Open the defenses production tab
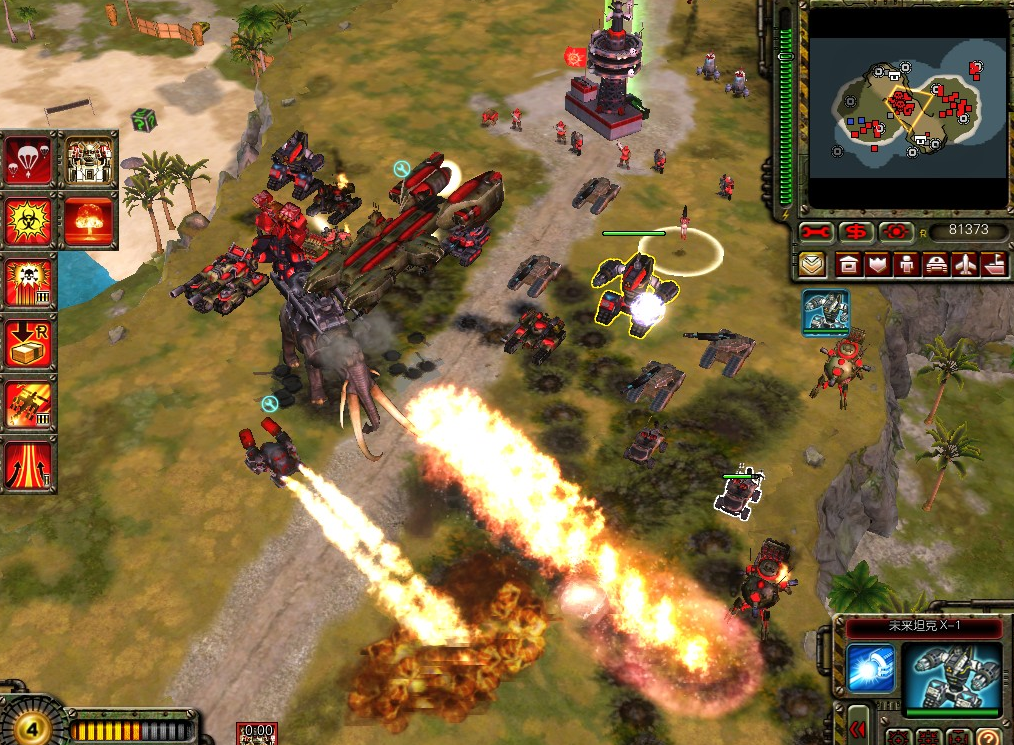Viewport: 1014px width, 745px height. [x=879, y=265]
